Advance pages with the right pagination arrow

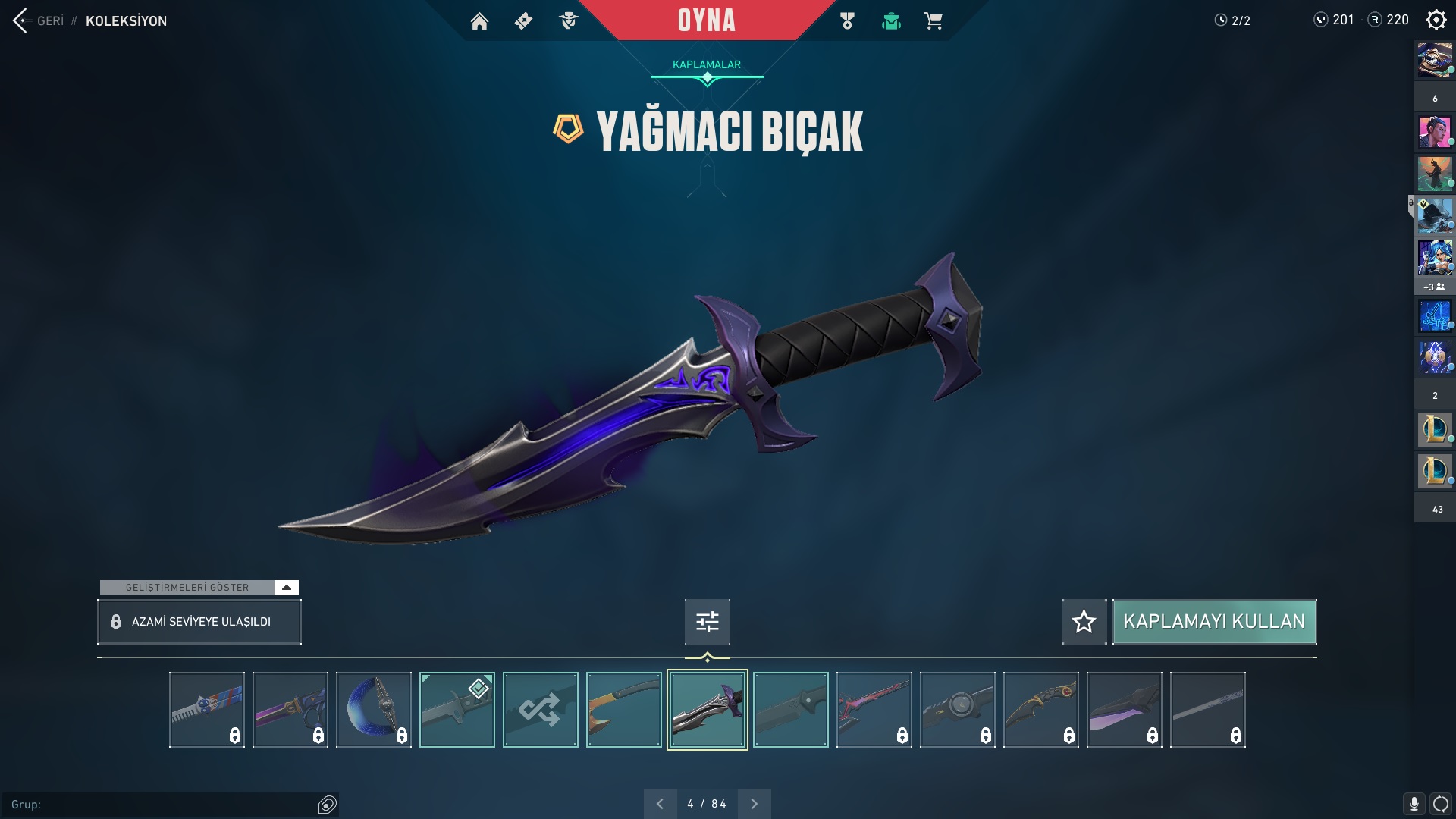(754, 802)
